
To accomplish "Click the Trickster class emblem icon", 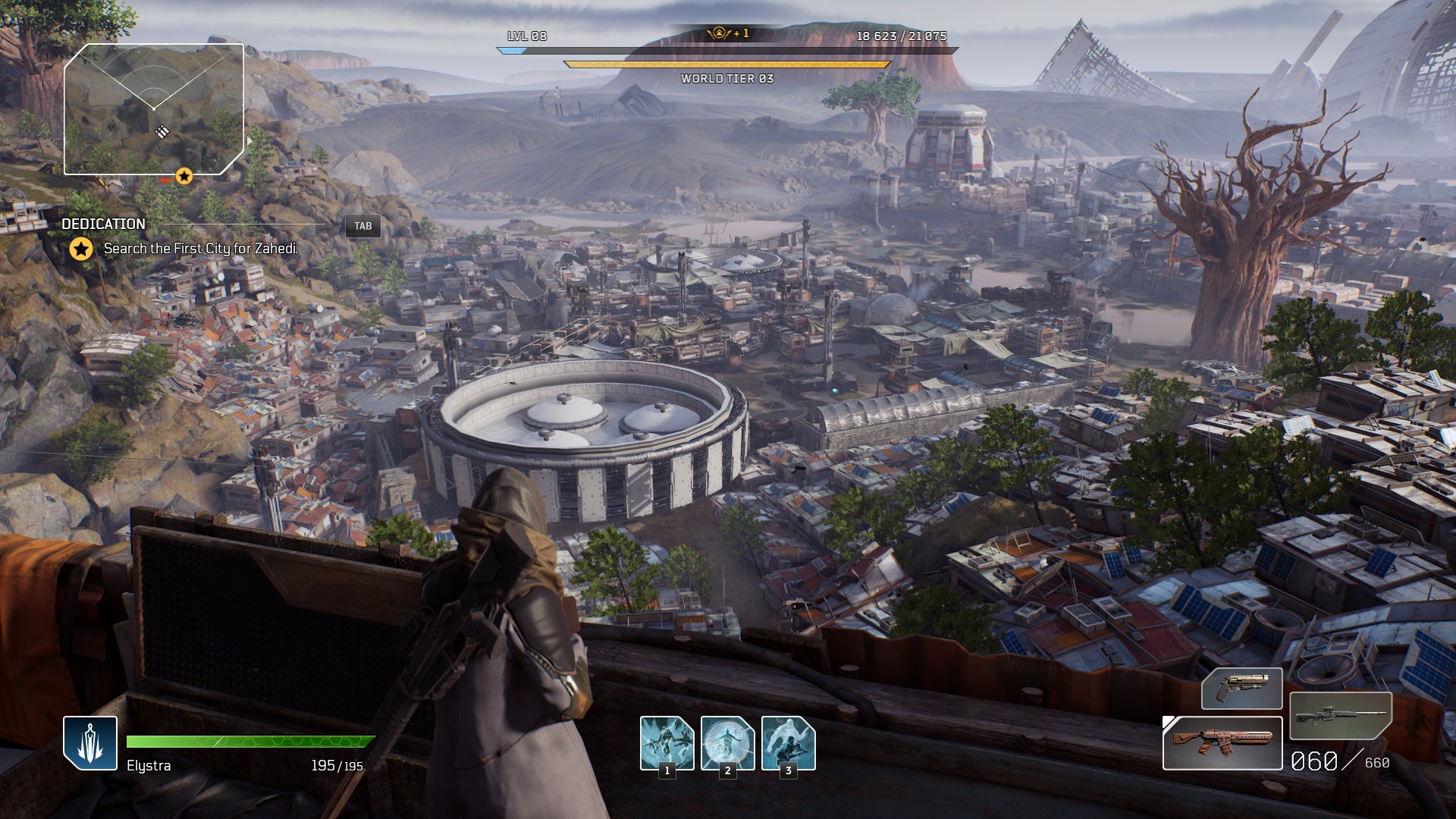I will [90, 743].
